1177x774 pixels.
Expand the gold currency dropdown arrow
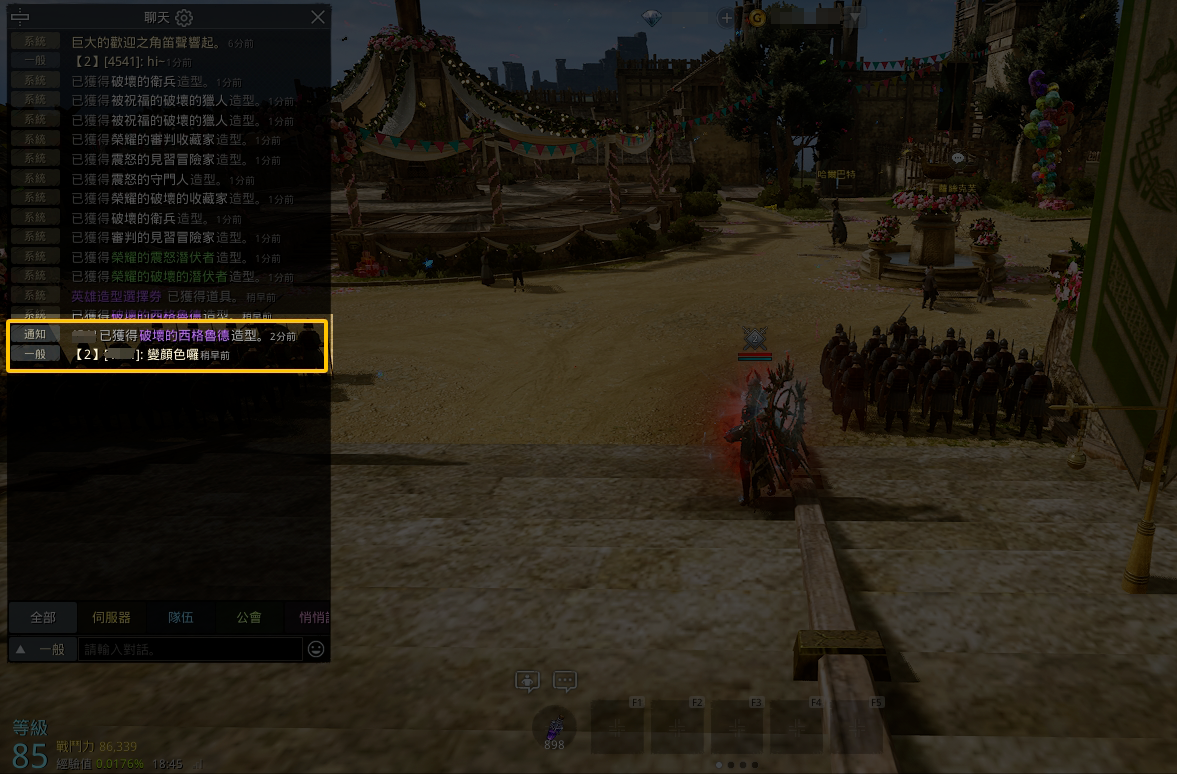855,17
